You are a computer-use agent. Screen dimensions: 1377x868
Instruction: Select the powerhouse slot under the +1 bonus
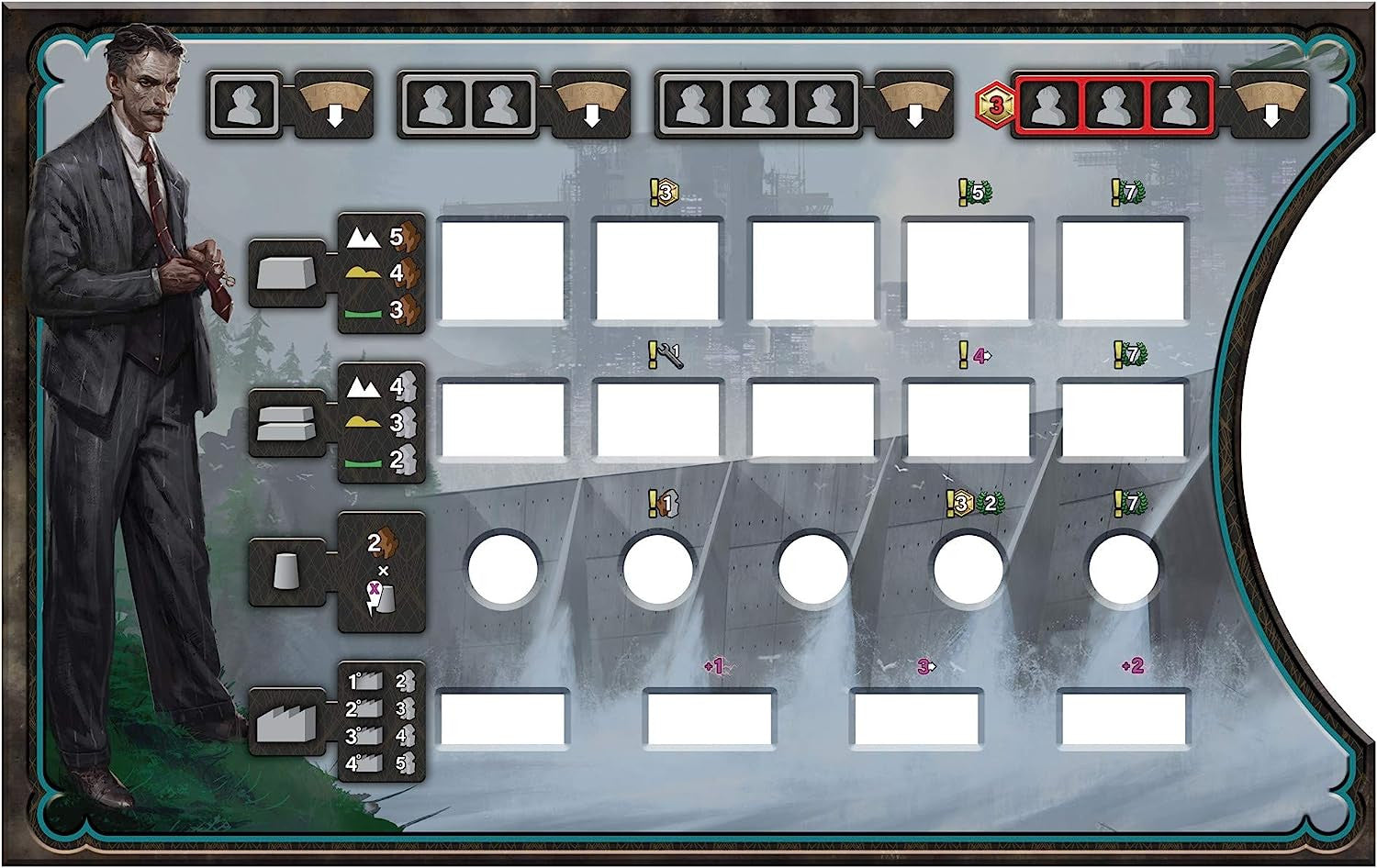pos(708,718)
